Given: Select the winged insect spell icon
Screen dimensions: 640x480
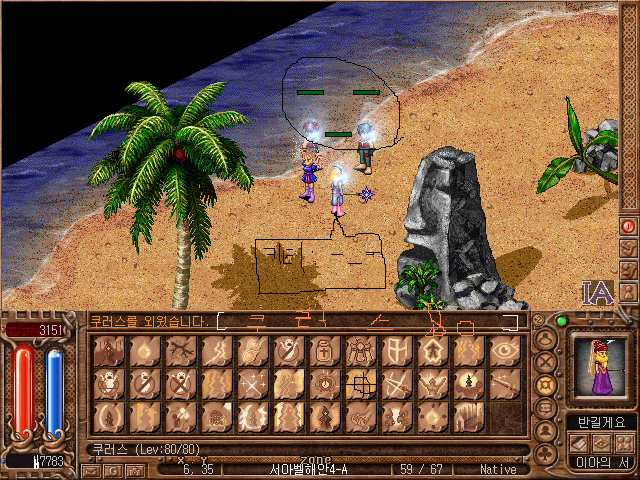Looking at the screenshot, I should pyautogui.click(x=361, y=350).
